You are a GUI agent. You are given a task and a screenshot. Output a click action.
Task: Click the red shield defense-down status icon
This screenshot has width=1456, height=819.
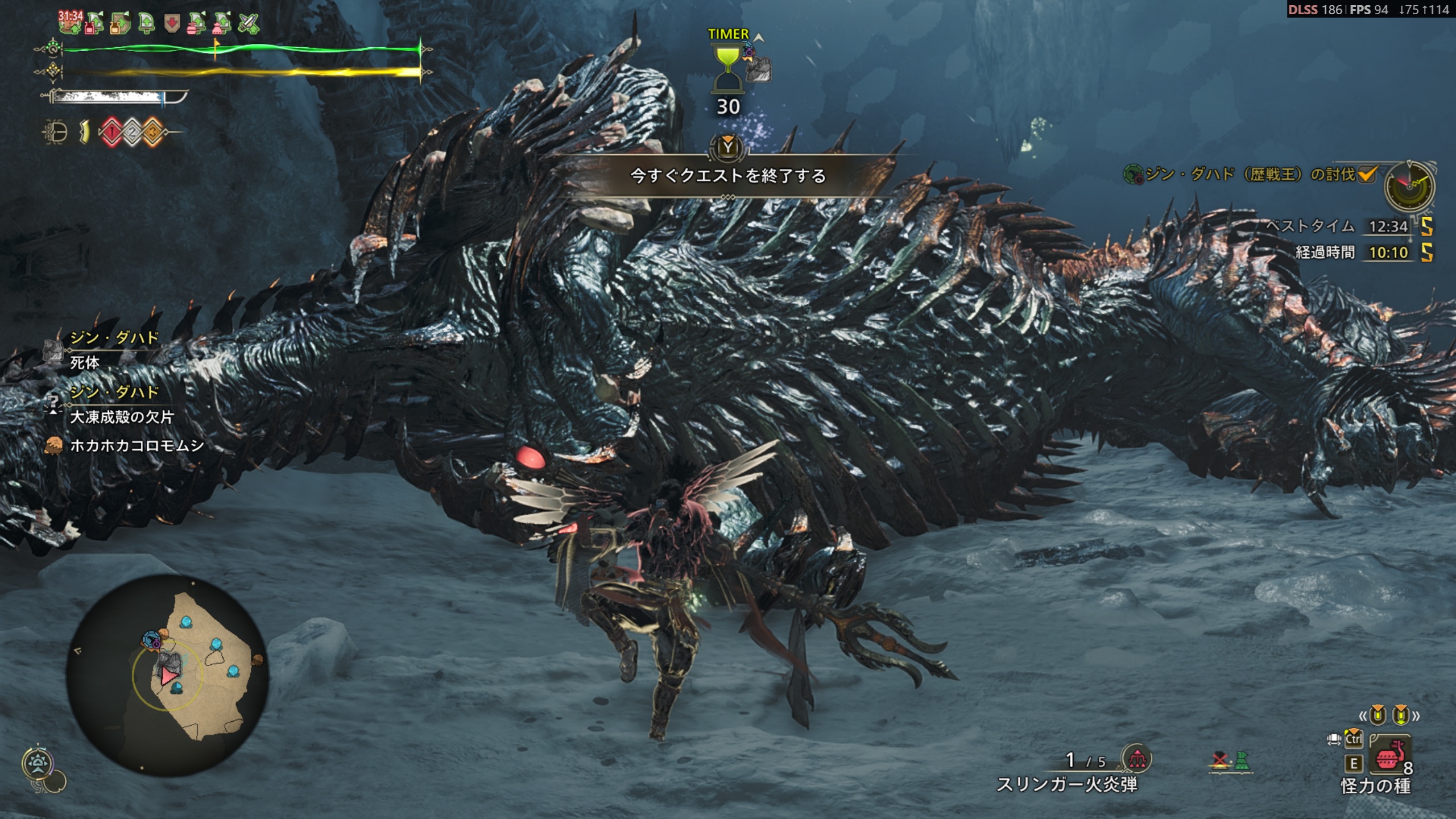[171, 24]
